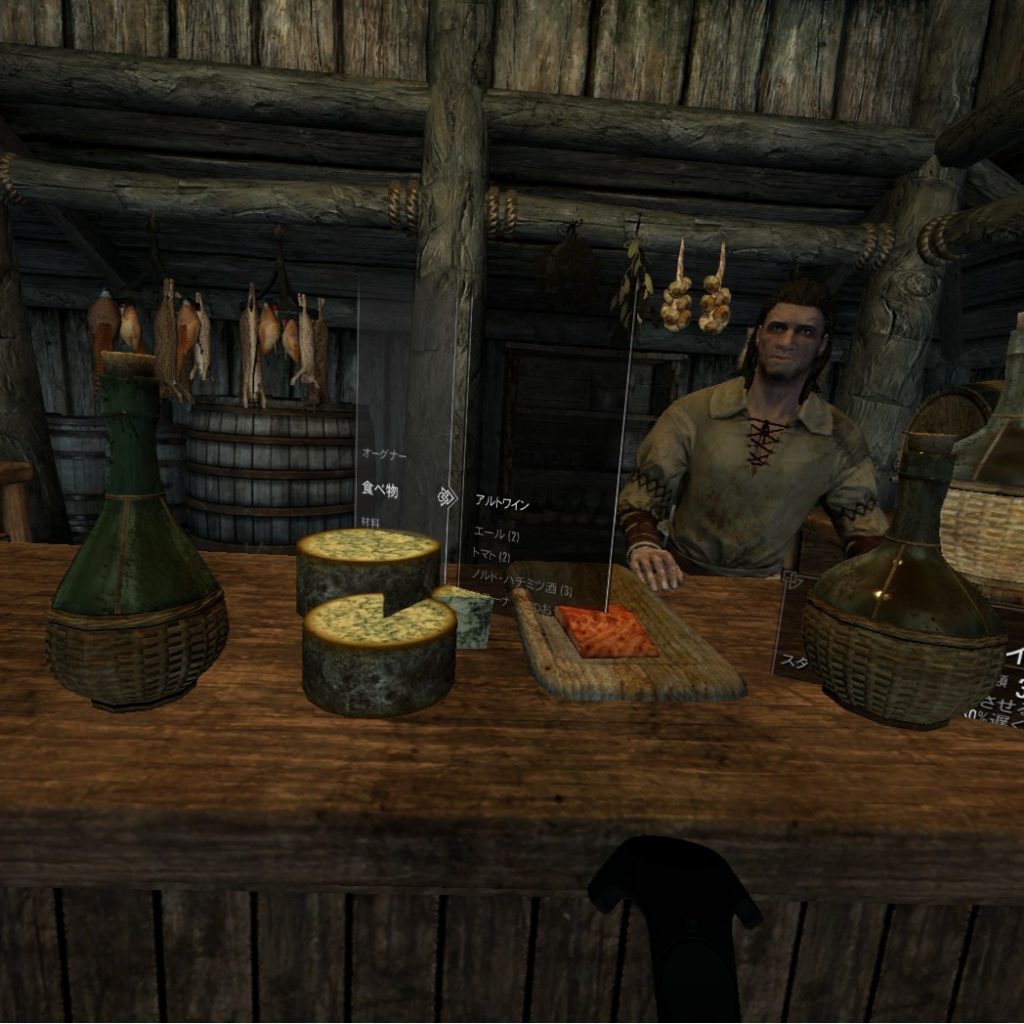Pick the トマト (2) entry
The height and width of the screenshot is (1024, 1024).
click(491, 557)
